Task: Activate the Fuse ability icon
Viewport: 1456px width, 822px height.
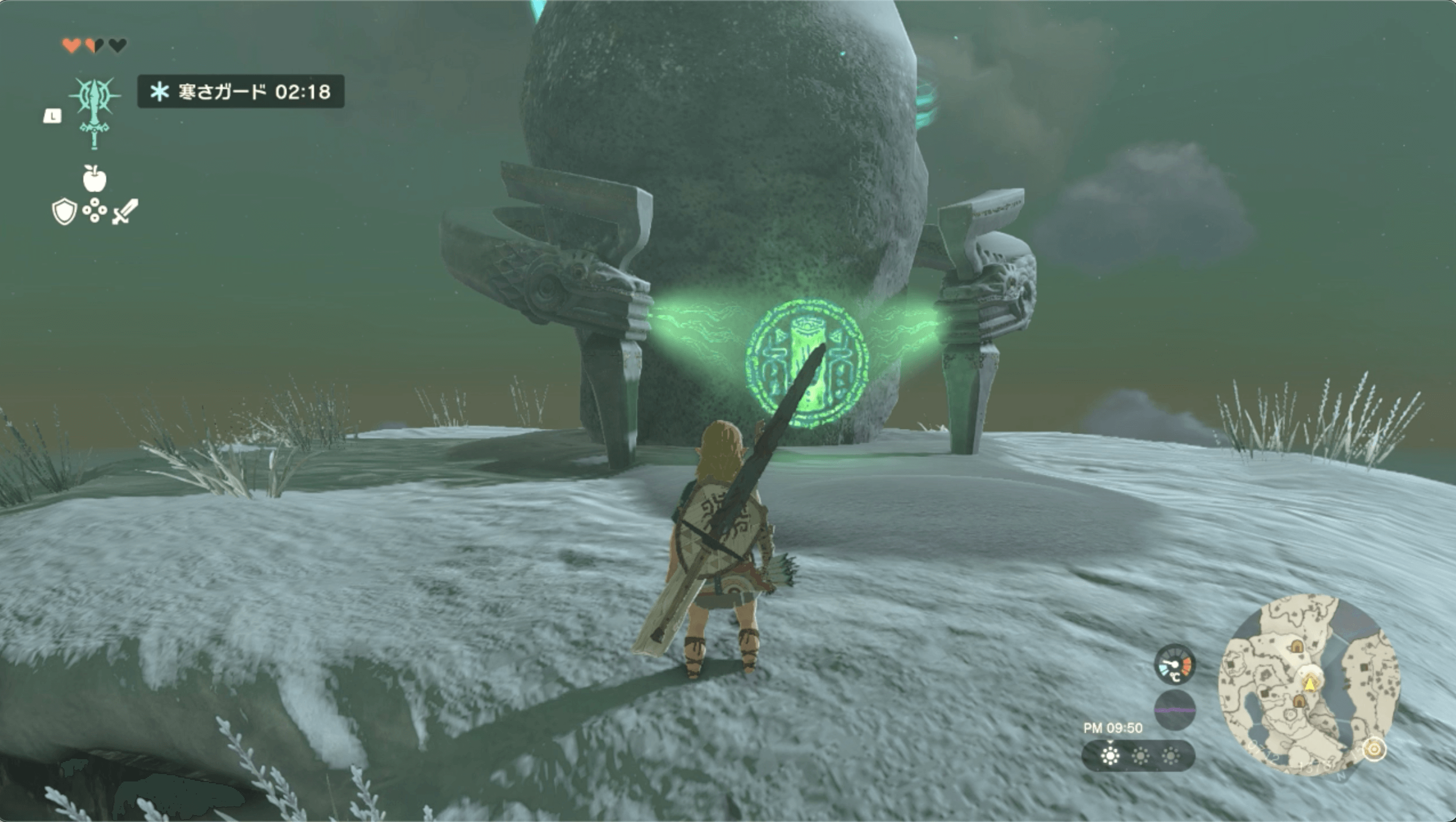Action: tap(94, 112)
